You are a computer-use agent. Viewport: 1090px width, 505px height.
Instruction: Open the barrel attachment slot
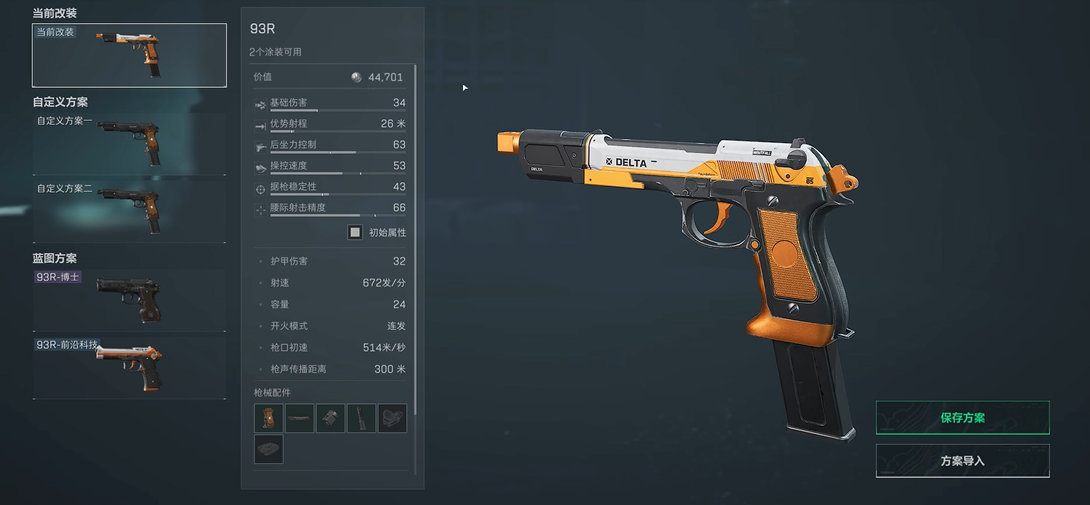pos(300,418)
